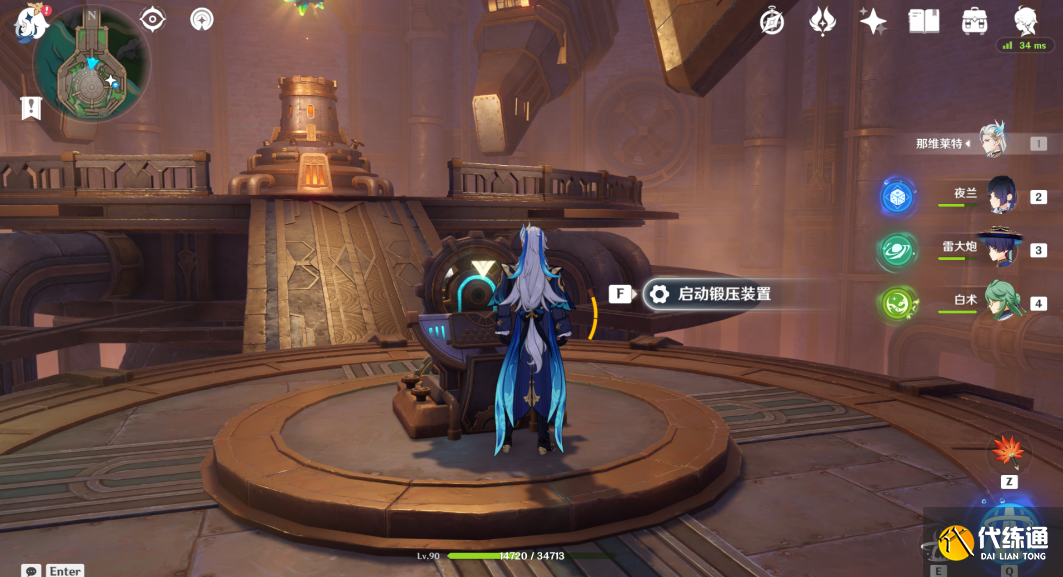Open the character profile head icon
Screen dimensions: 1063x577
[1025, 21]
